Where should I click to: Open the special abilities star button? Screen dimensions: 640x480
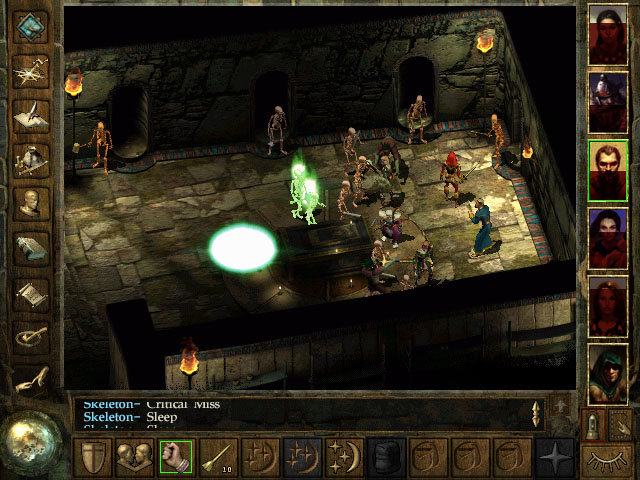pyautogui.click(x=554, y=457)
